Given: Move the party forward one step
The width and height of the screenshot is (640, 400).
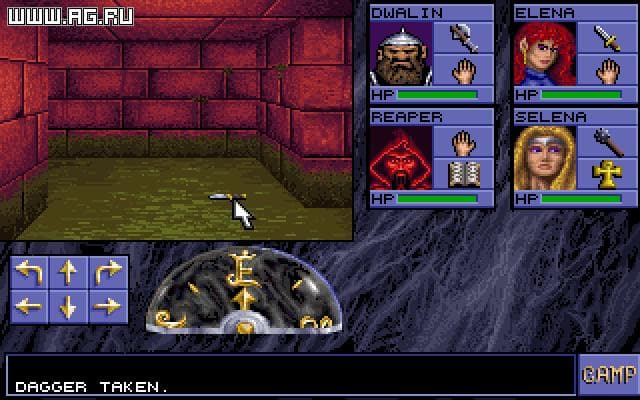Looking at the screenshot, I should (68, 273).
